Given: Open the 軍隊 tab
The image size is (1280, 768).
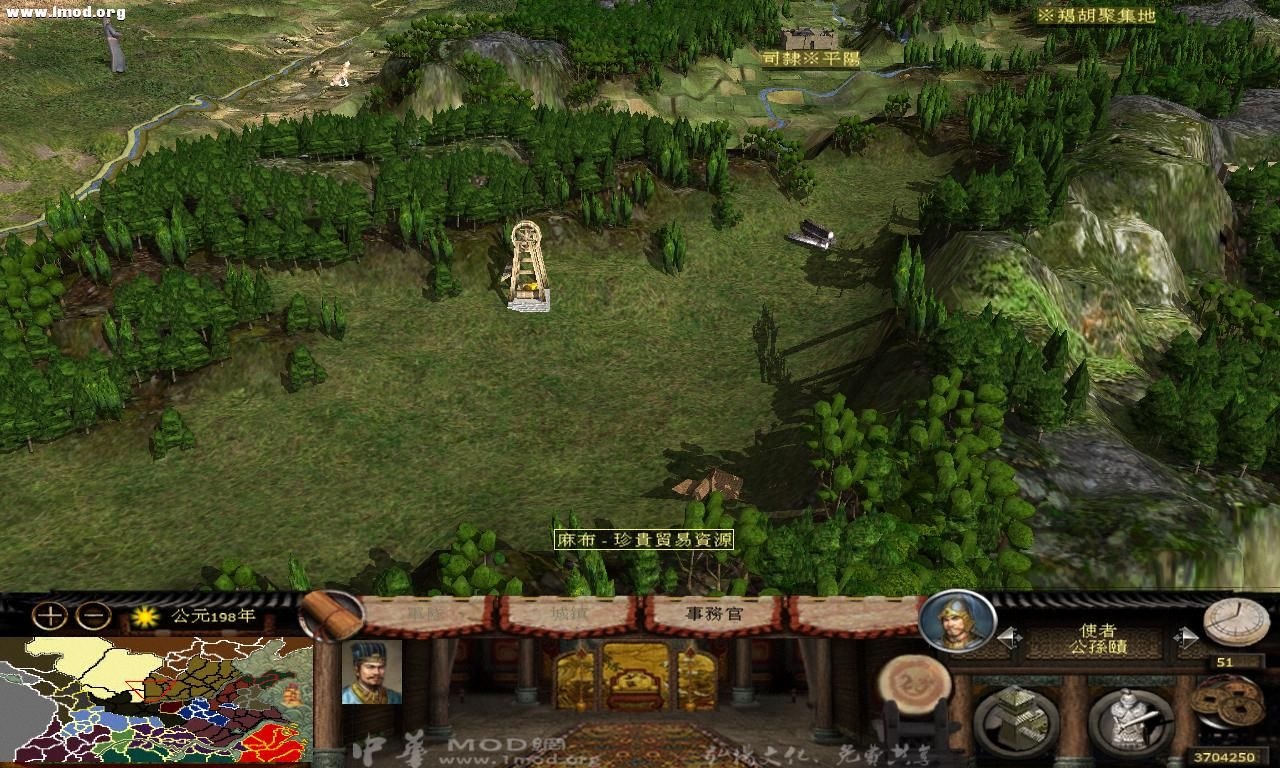Looking at the screenshot, I should click(424, 613).
